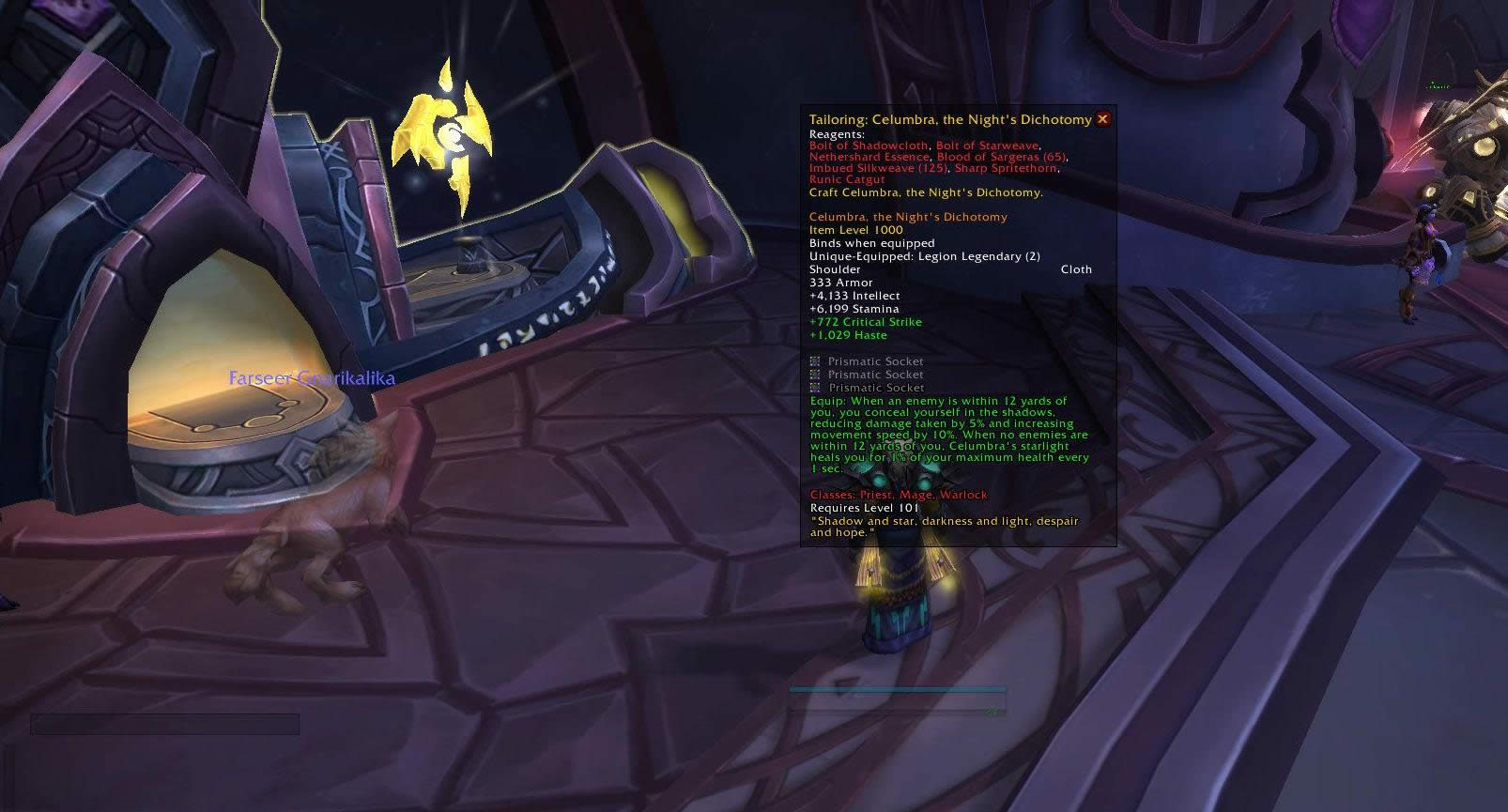This screenshot has height=812, width=1508.
Task: Click Farseer Gnarikalika's nameplate
Action: (x=311, y=378)
